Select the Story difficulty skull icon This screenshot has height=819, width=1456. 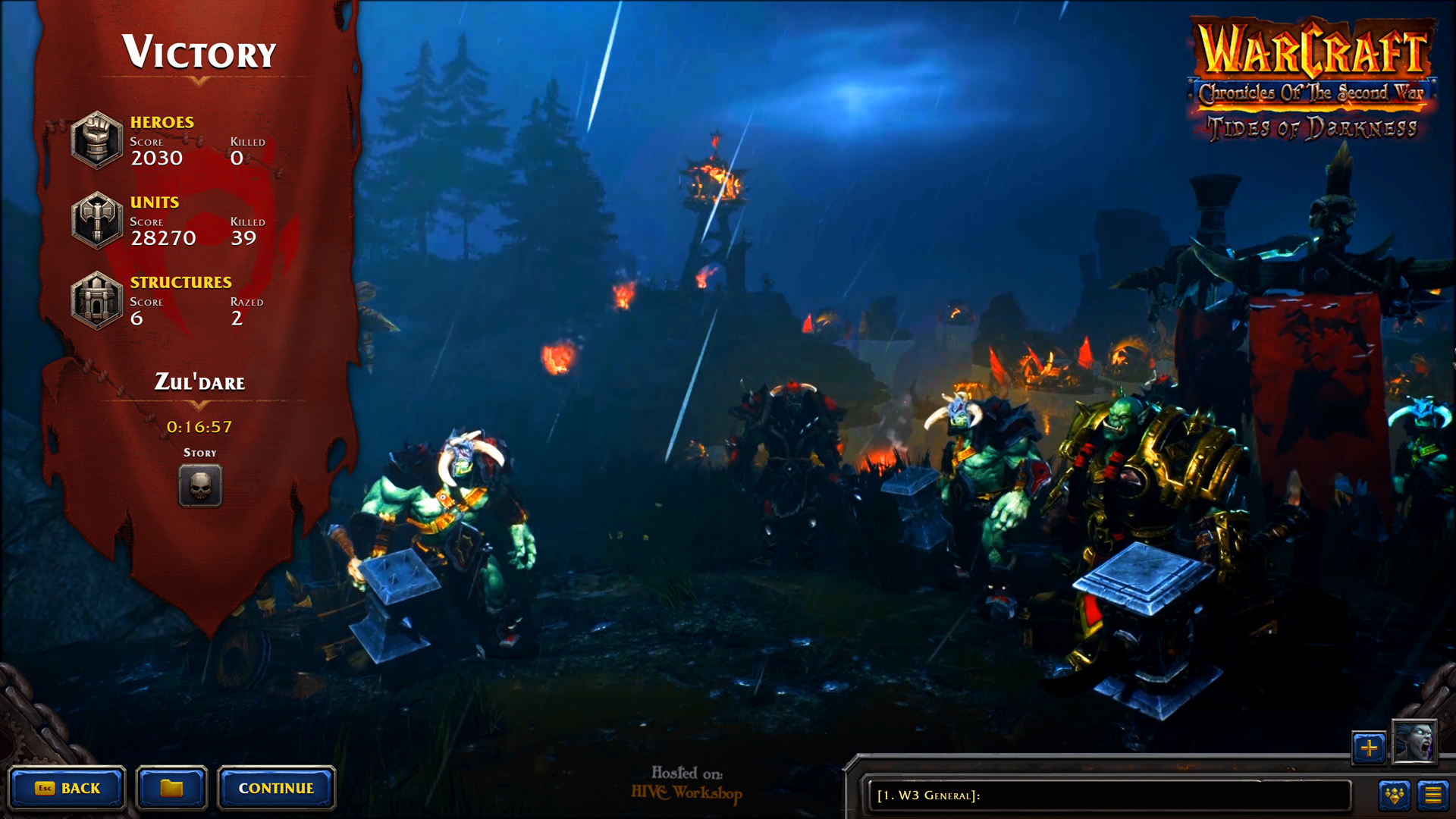200,485
